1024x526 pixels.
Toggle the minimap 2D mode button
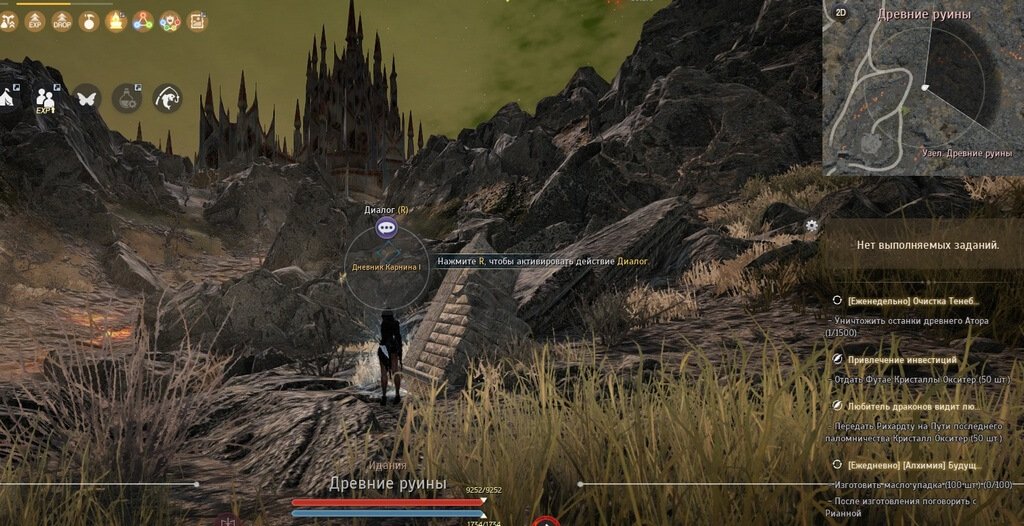pyautogui.click(x=841, y=13)
